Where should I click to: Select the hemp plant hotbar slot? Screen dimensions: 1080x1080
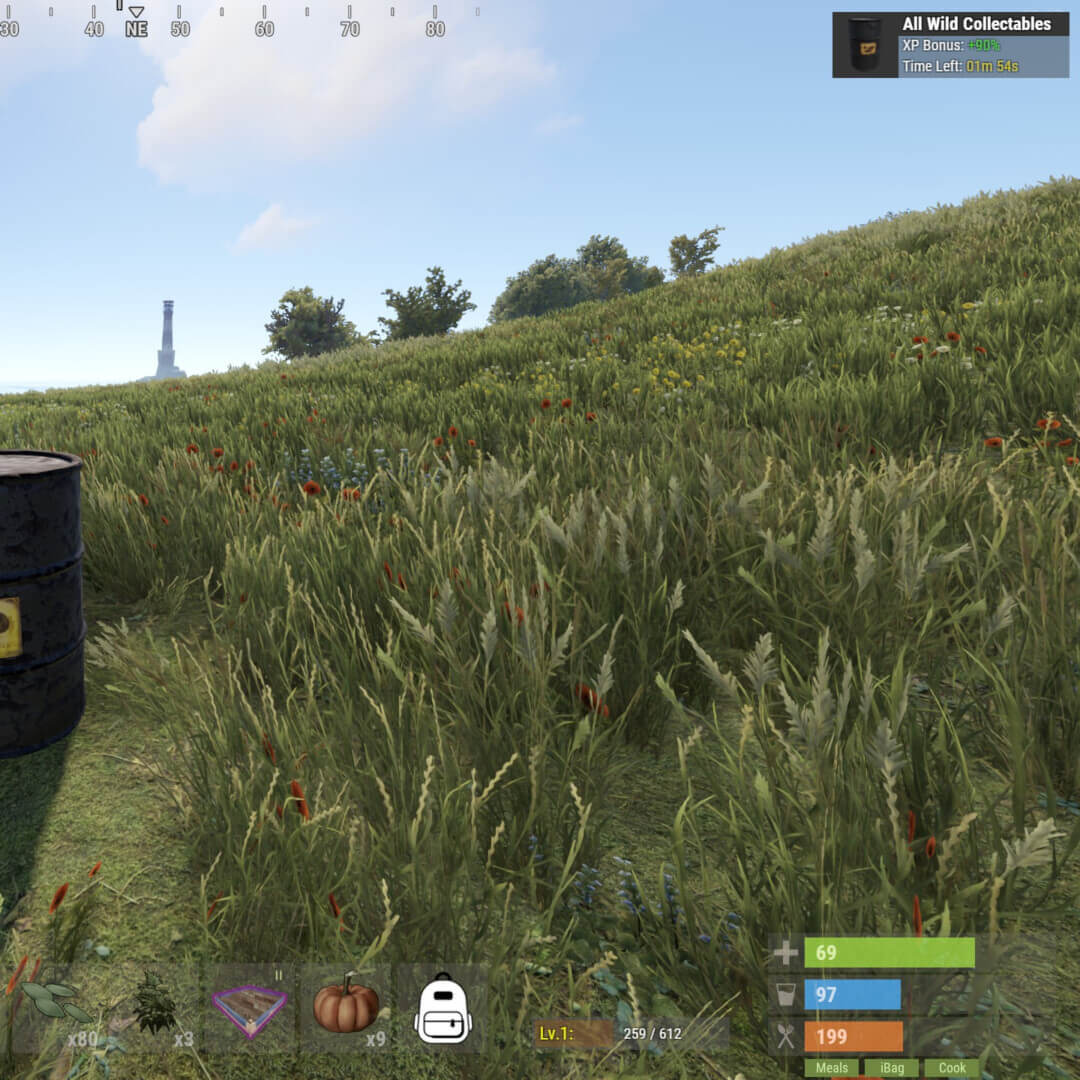[x=154, y=1007]
